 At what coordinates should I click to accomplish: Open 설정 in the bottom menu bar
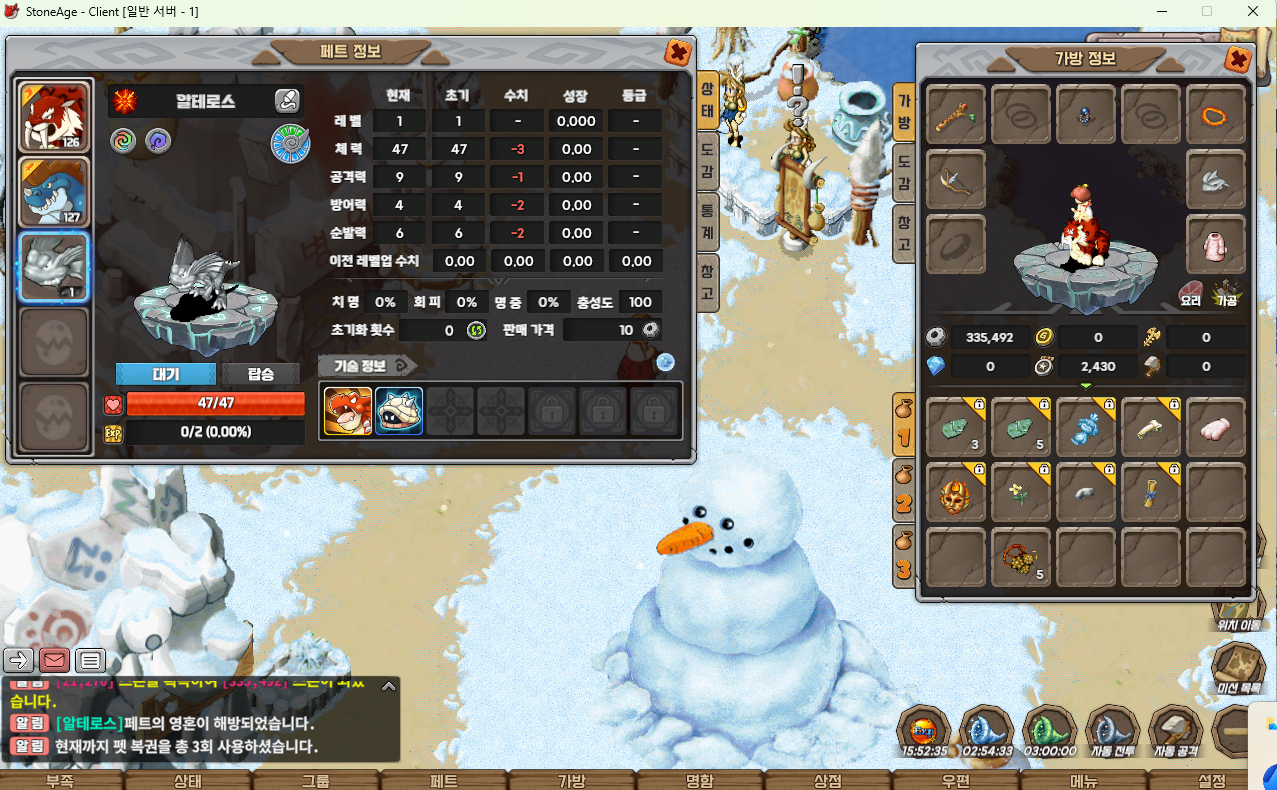[1211, 780]
